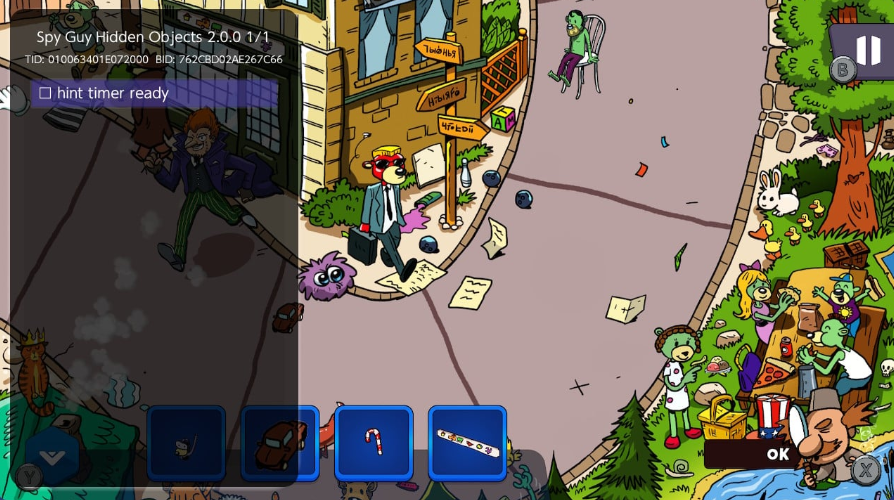Select the red car object slot
This screenshot has width=894, height=500.
[280, 443]
